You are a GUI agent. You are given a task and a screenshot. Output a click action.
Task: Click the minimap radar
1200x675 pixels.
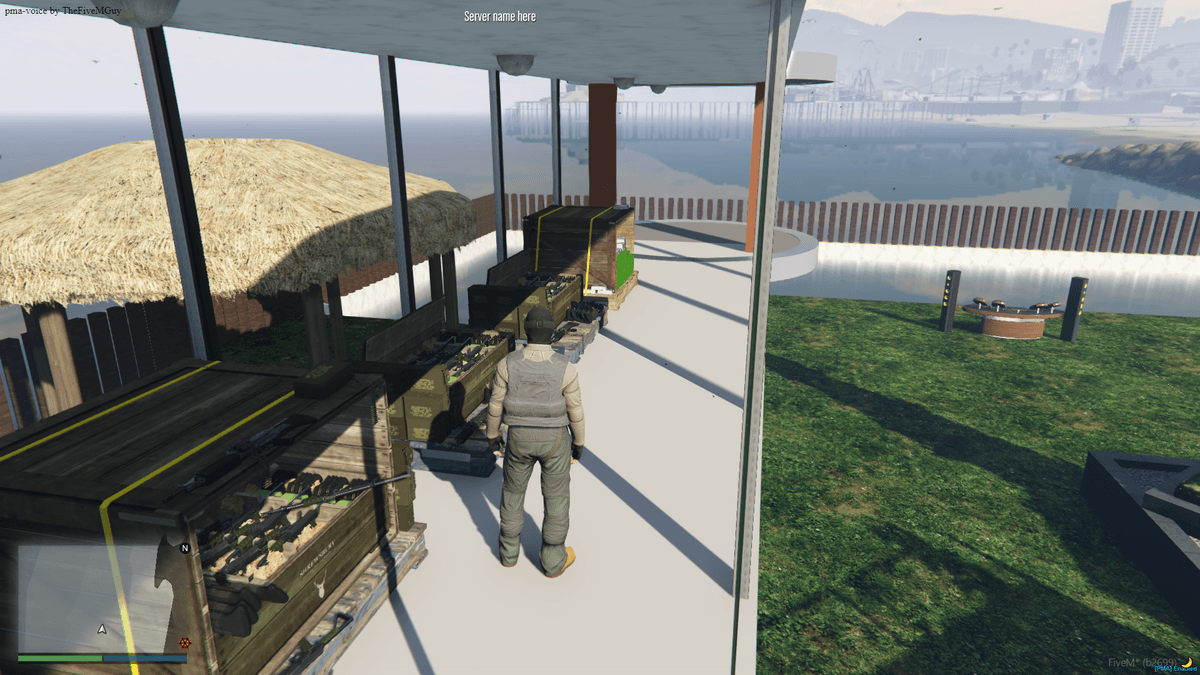pyautogui.click(x=102, y=598)
